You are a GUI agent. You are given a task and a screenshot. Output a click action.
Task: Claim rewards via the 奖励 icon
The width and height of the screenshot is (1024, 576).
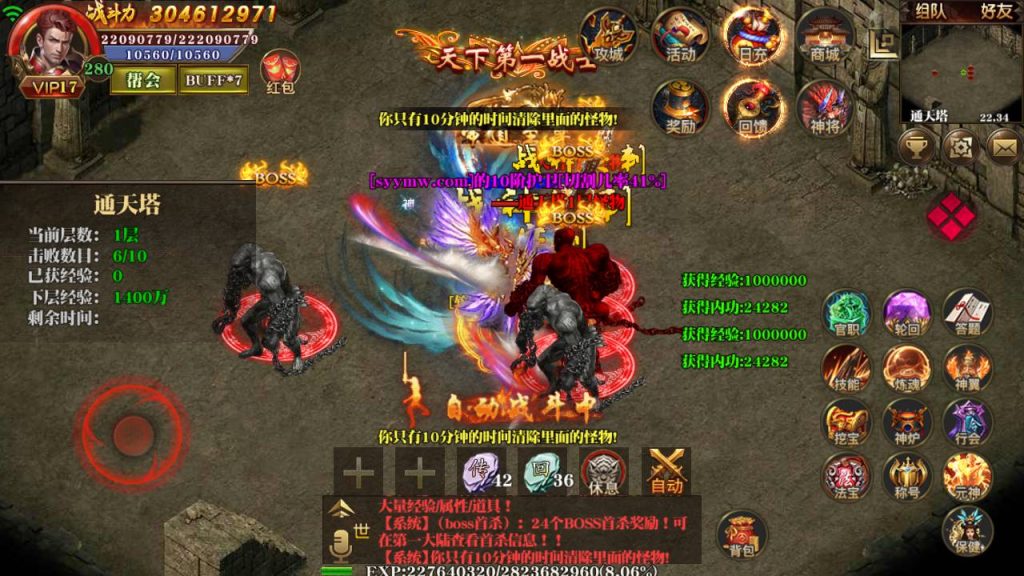(x=681, y=108)
